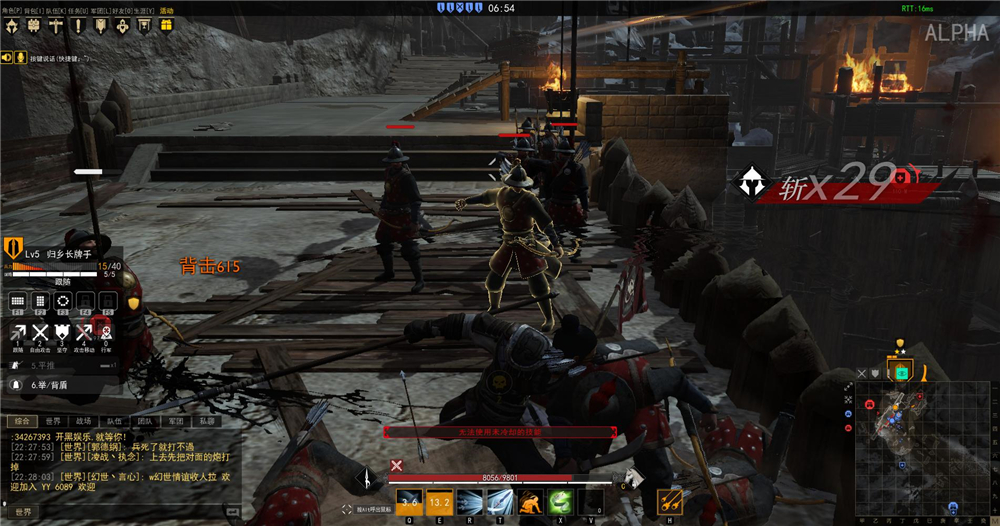
Task: Open the character (角色) menu icon
Action: click(x=9, y=26)
